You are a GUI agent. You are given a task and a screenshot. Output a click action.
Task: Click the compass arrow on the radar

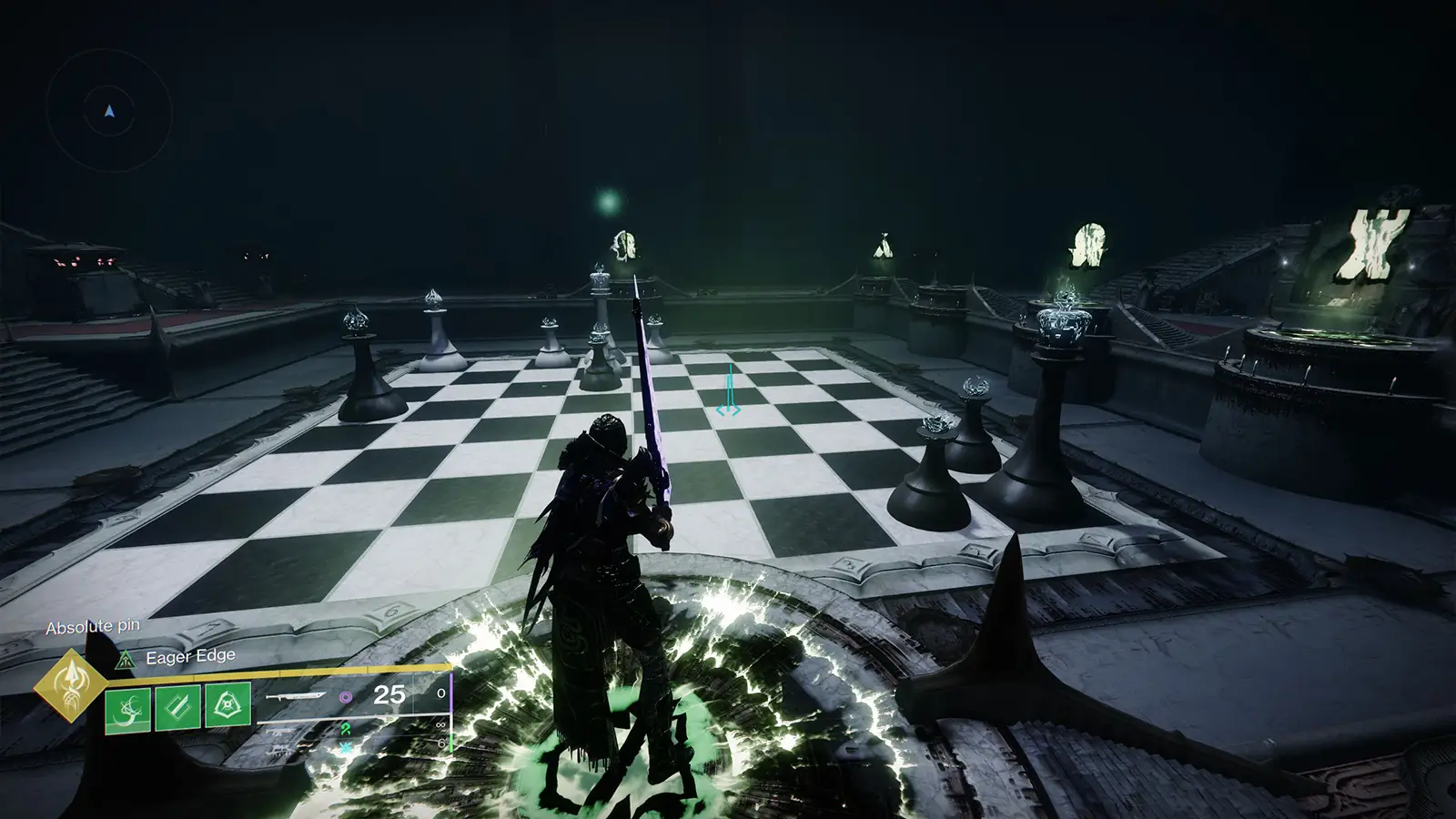[x=108, y=111]
